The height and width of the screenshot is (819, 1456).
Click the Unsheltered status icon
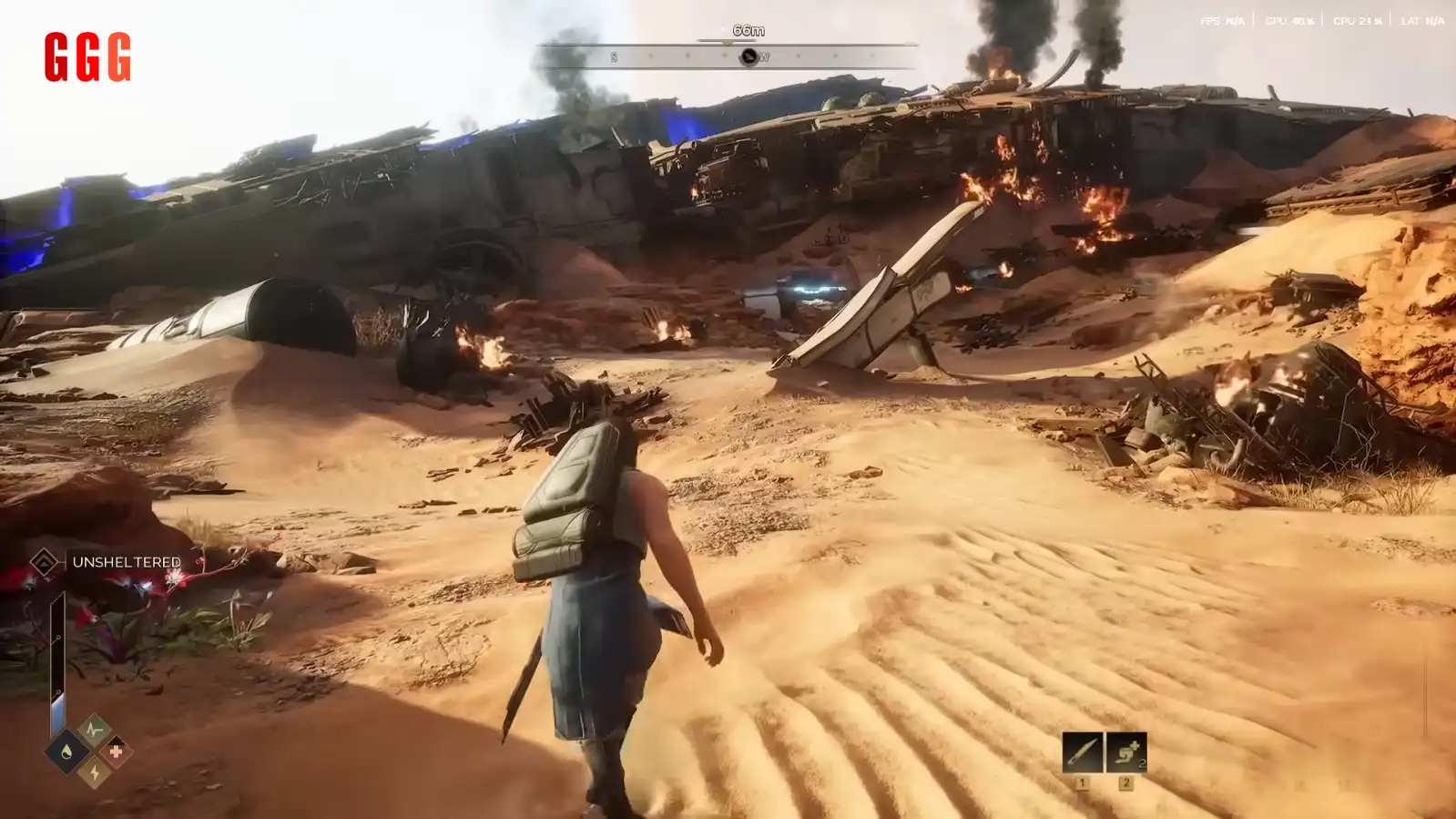(44, 562)
